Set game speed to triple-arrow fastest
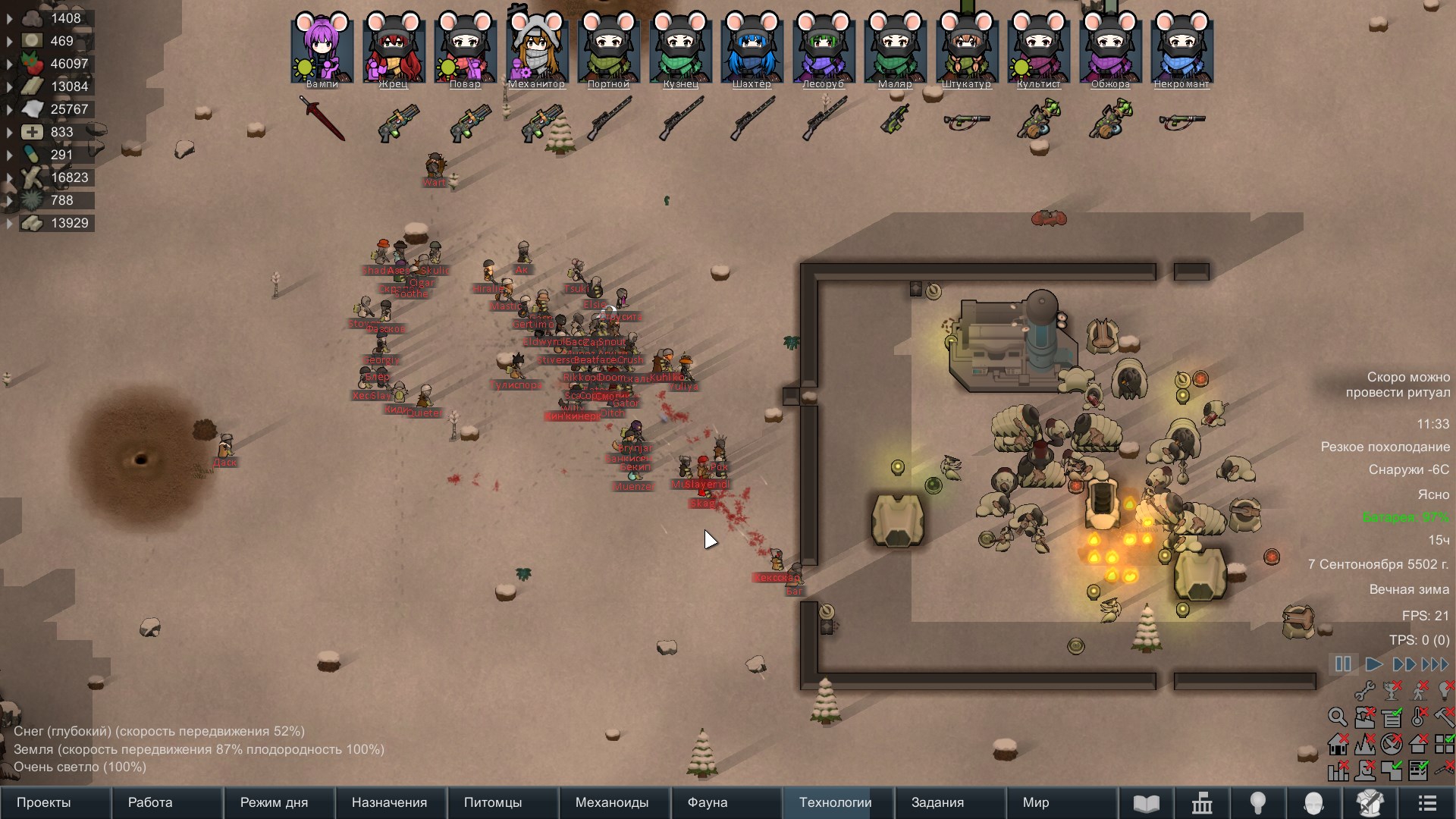This screenshot has width=1456, height=819. (x=1435, y=664)
